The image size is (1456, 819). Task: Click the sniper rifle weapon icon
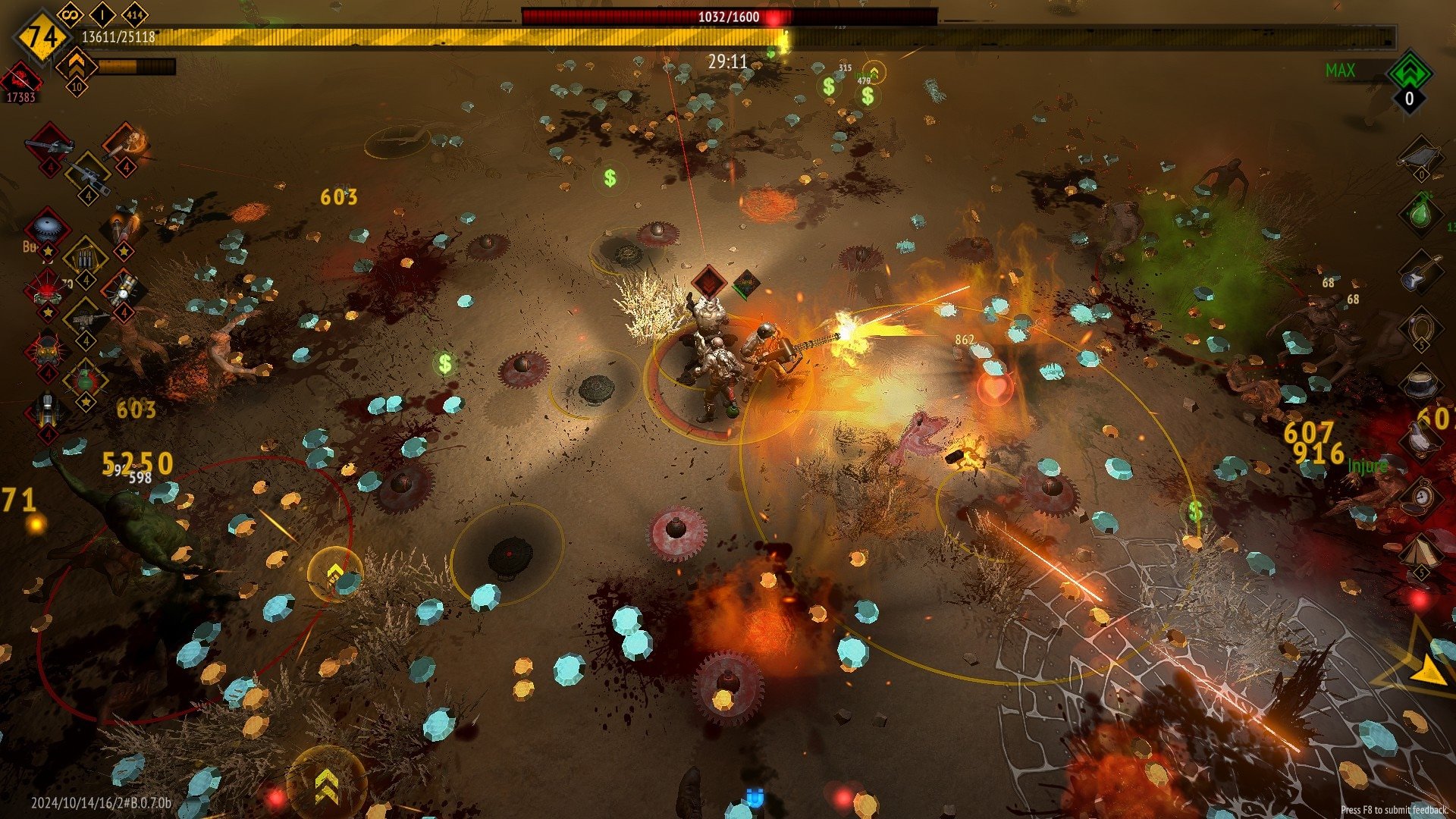coord(88,176)
